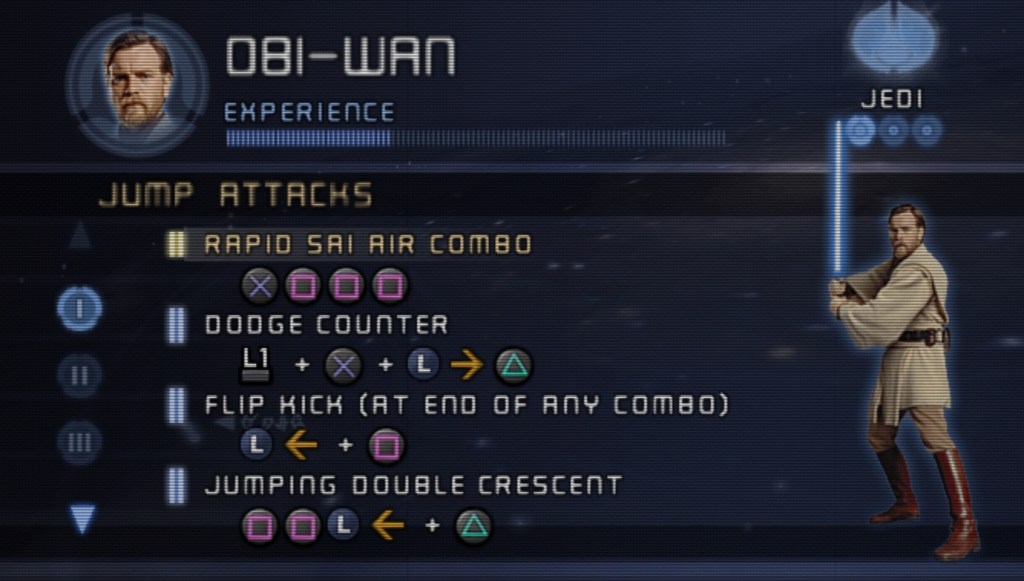Select the Rapid Sai Air Combo entry
Image resolution: width=1024 pixels, height=581 pixels.
pyautogui.click(x=367, y=244)
